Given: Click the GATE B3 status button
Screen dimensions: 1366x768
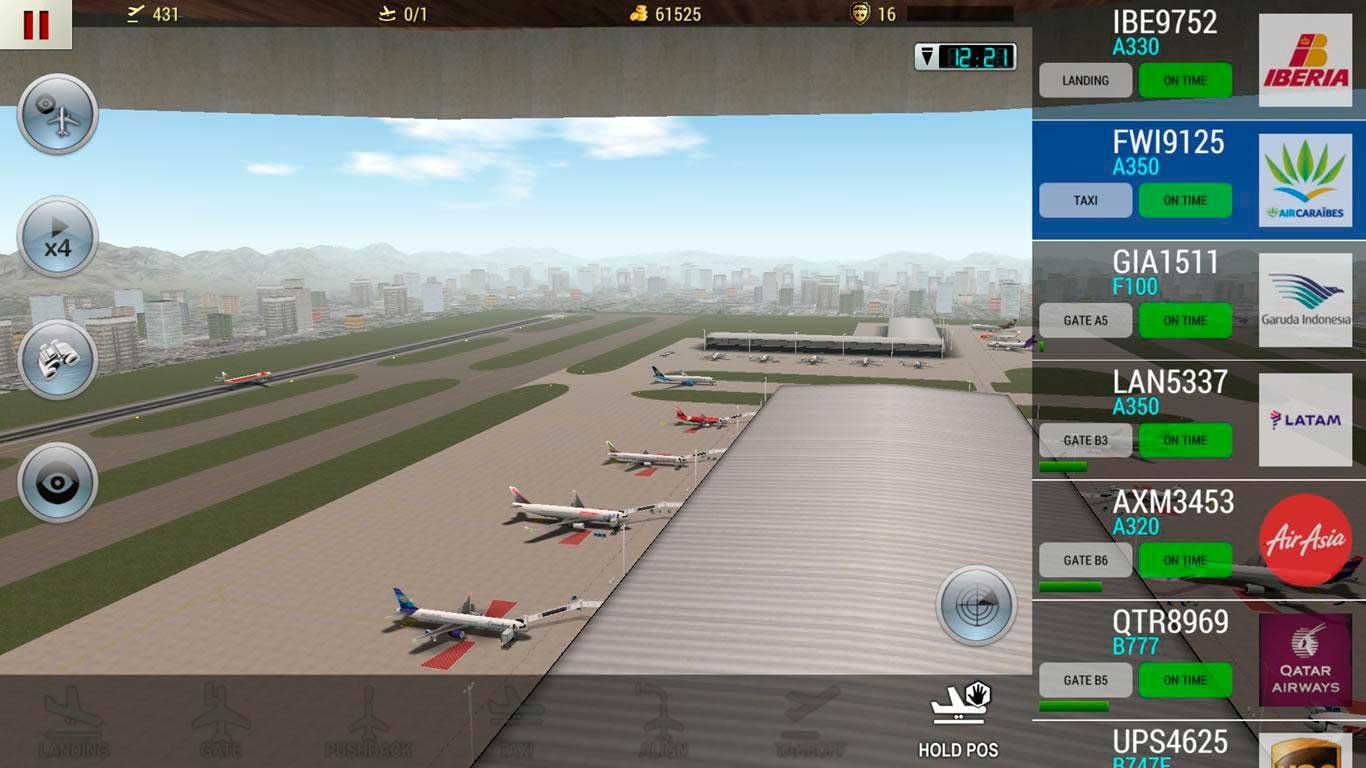Looking at the screenshot, I should pyautogui.click(x=1085, y=440).
